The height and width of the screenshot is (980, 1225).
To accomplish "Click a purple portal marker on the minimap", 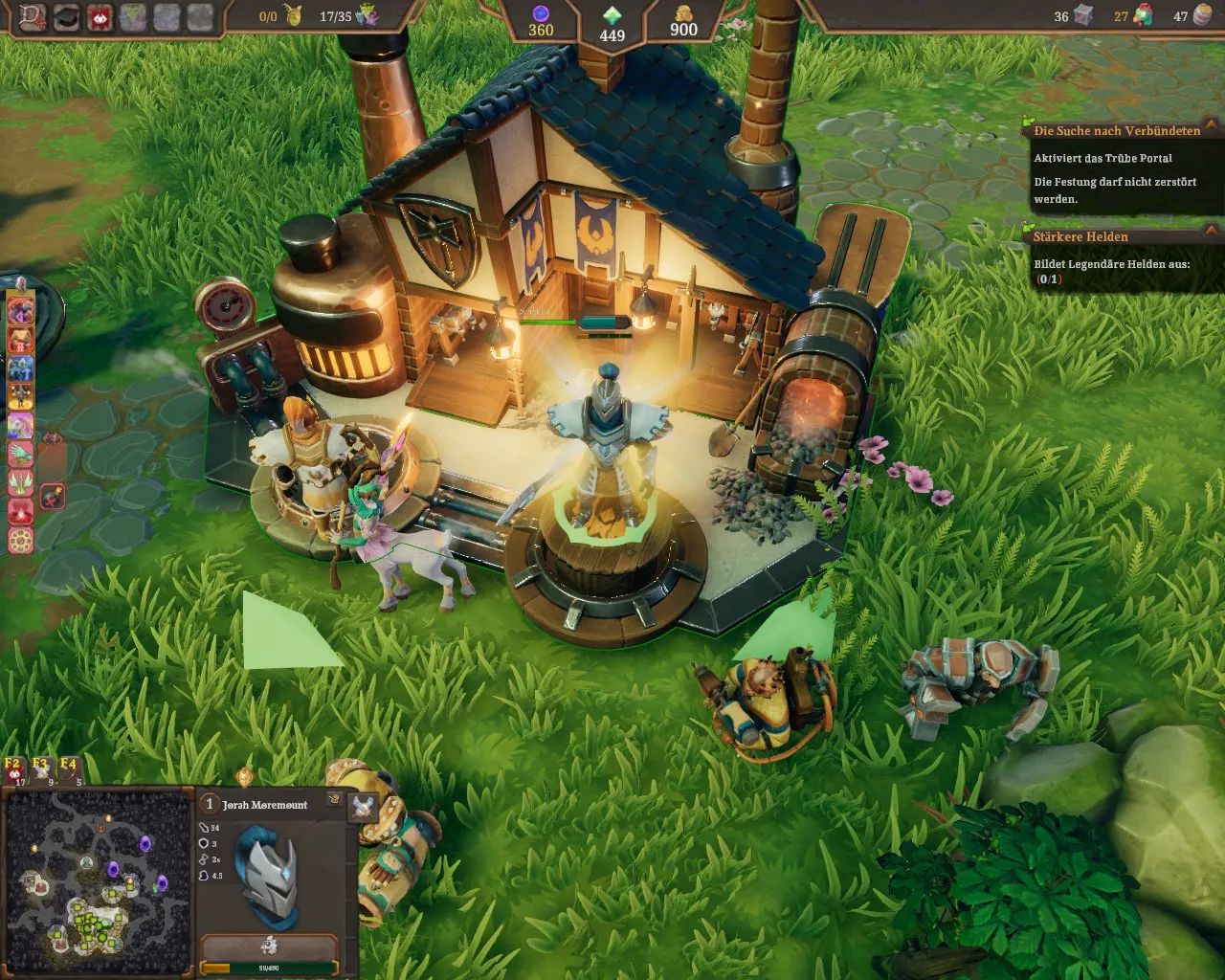I will 145,844.
